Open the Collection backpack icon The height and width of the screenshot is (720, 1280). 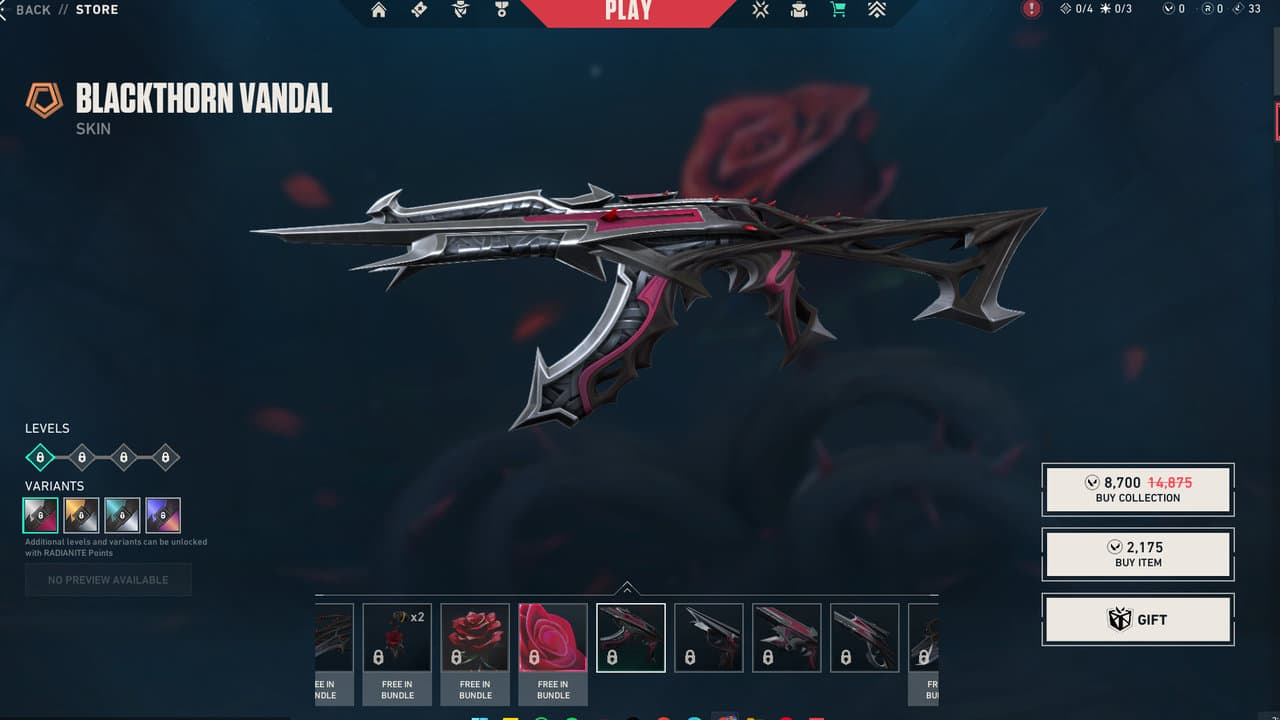pyautogui.click(x=798, y=10)
